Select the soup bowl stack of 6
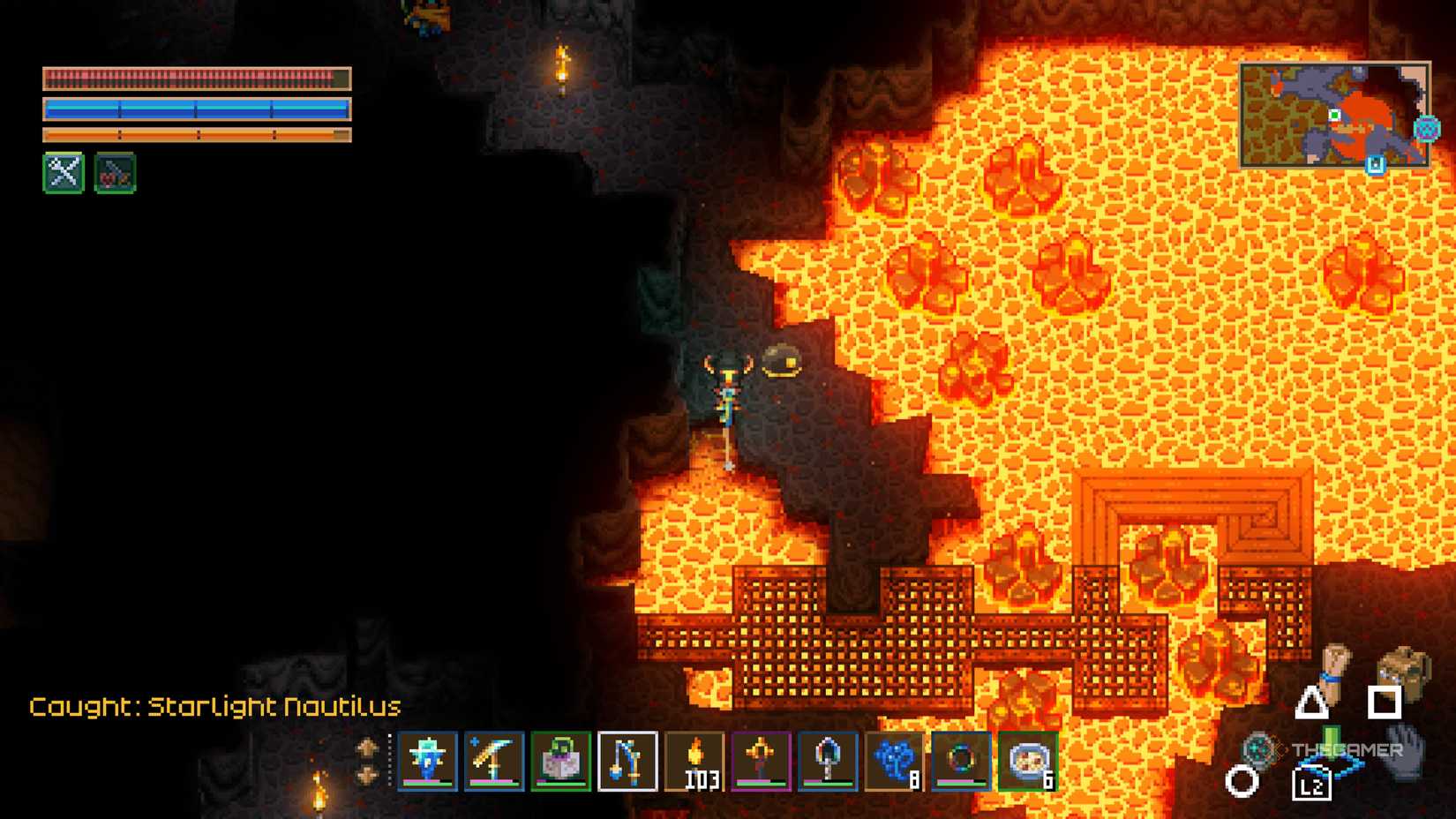Screen dimensions: 1456x819 tap(1028, 761)
